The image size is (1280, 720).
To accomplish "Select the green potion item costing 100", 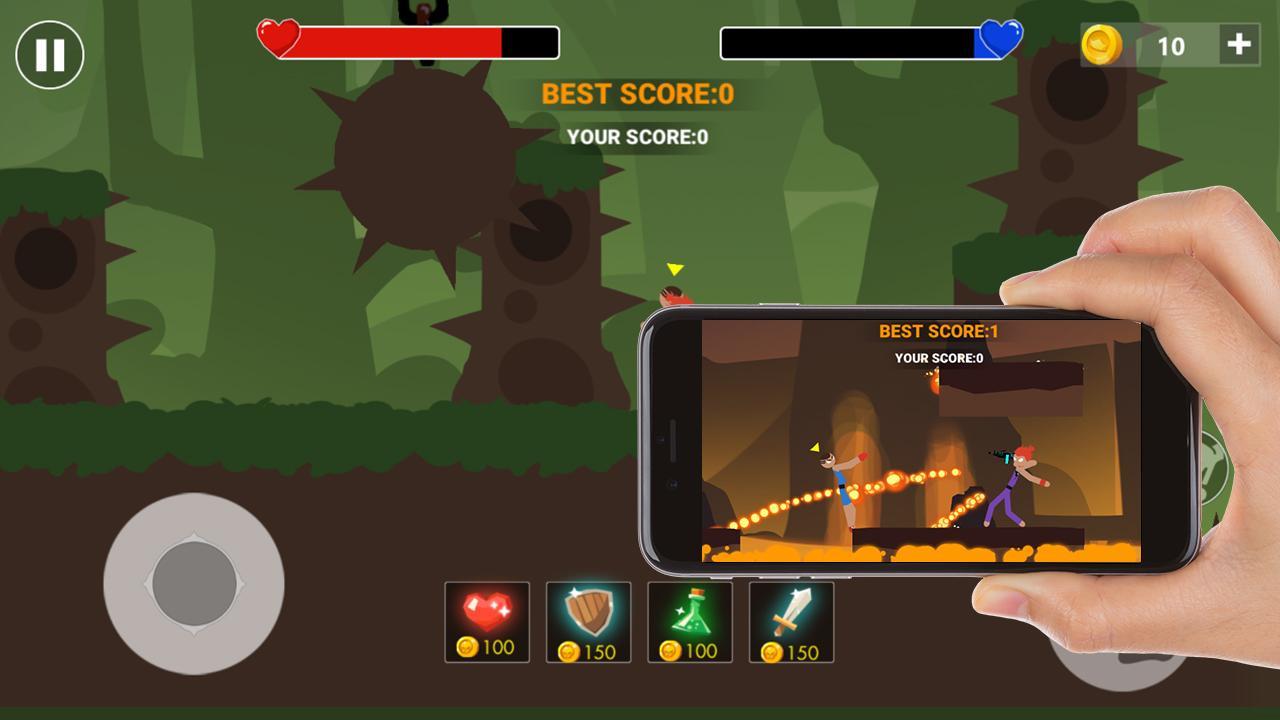I will click(x=691, y=620).
